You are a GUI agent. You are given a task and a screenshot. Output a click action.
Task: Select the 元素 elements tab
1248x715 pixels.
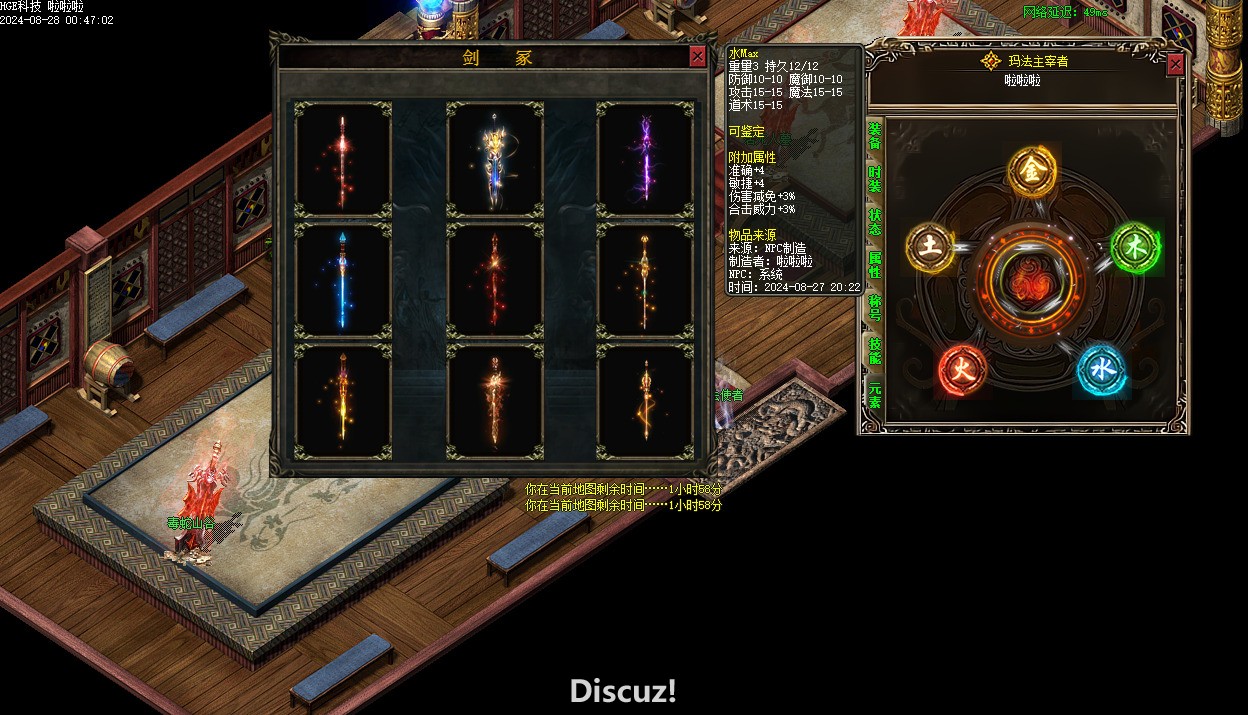[x=875, y=394]
